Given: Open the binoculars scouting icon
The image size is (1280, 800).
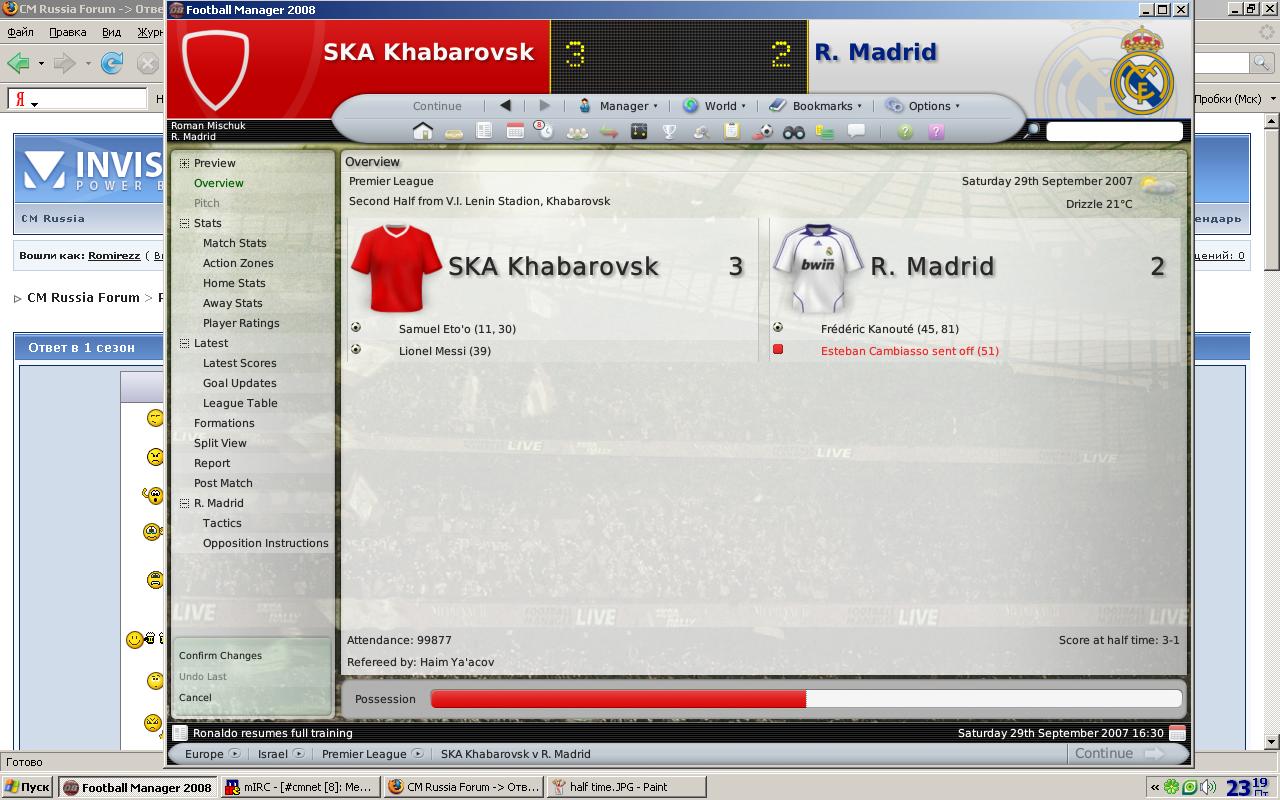Looking at the screenshot, I should tap(794, 131).
